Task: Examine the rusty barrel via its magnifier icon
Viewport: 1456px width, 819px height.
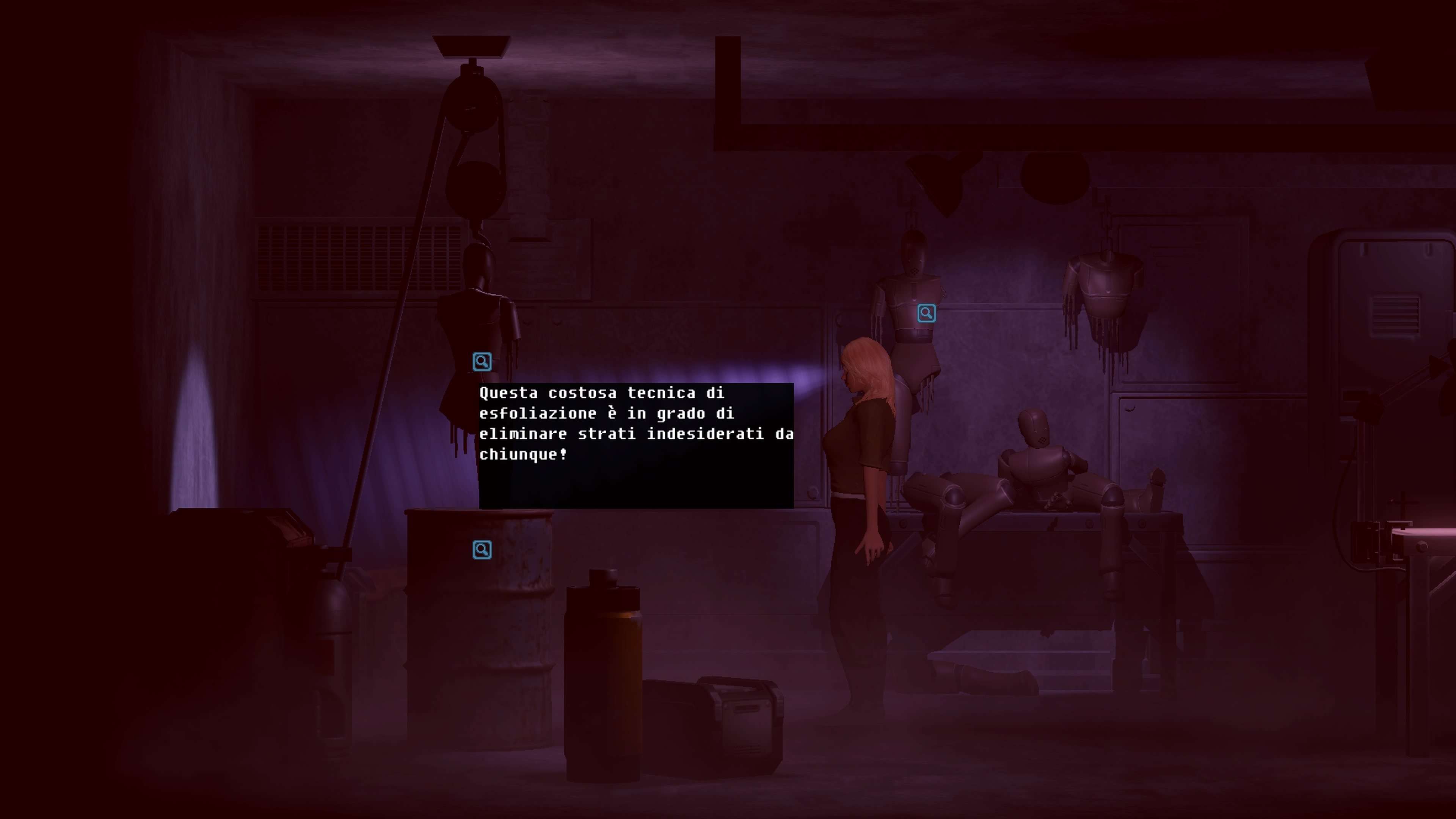Action: pos(482,549)
